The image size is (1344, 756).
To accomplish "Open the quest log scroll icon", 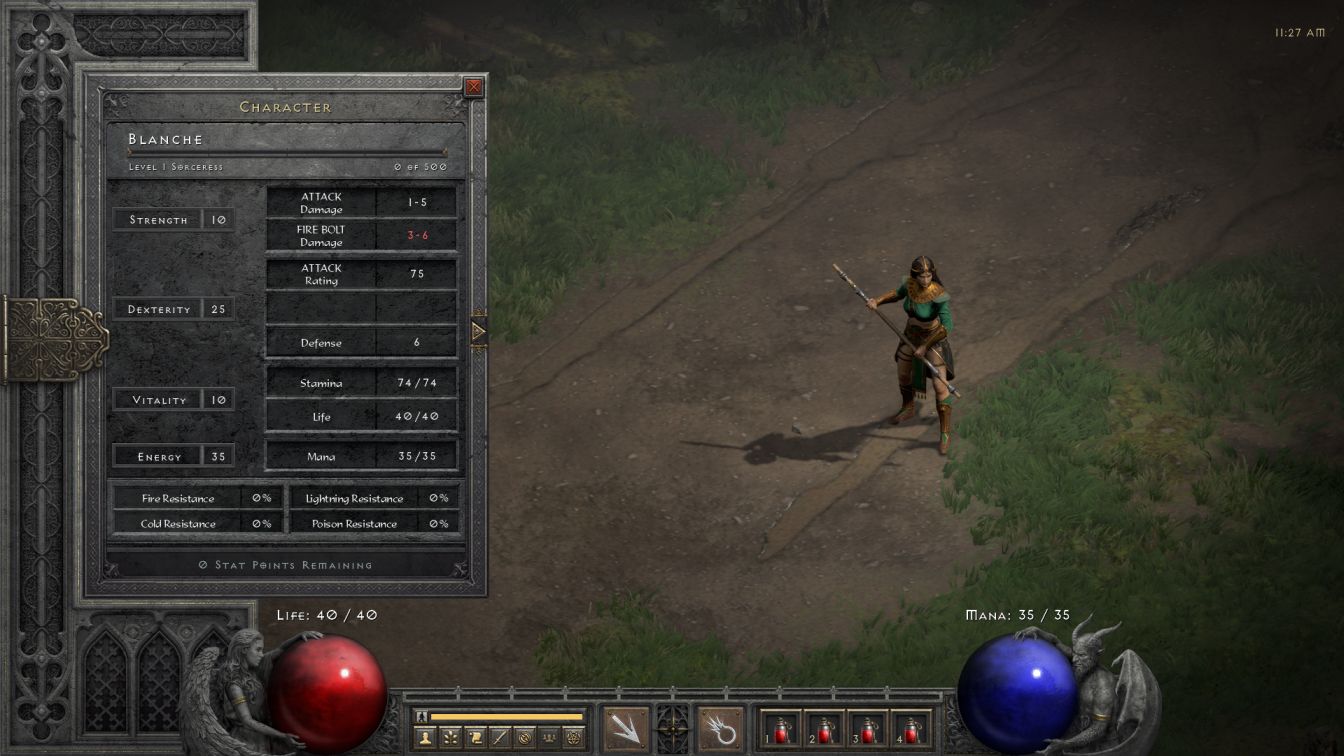I will point(475,738).
